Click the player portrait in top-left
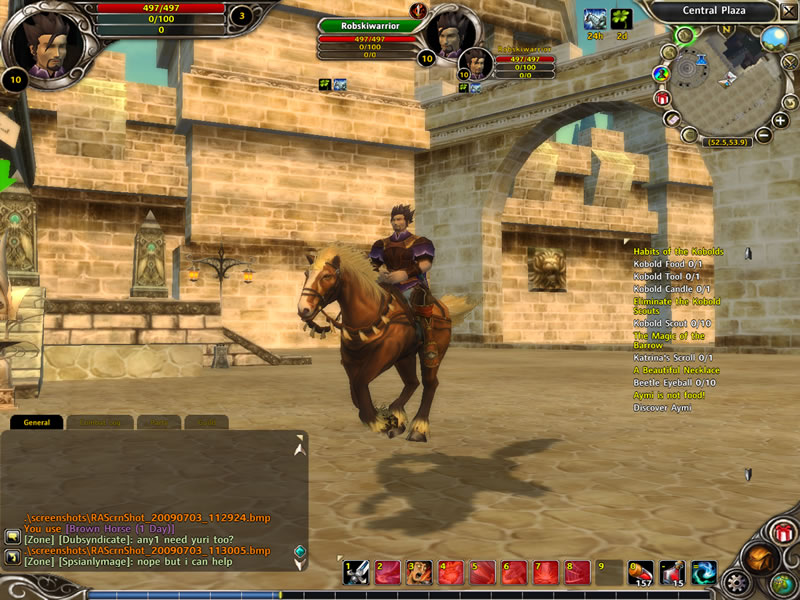This screenshot has width=800, height=600. pyautogui.click(x=44, y=44)
